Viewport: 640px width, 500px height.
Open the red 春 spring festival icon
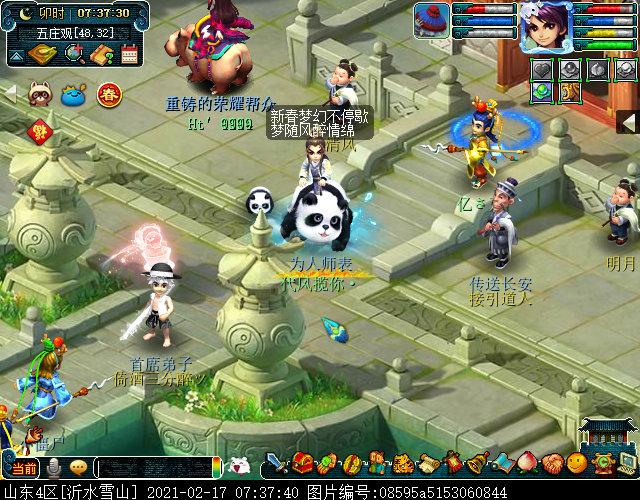pos(108,95)
